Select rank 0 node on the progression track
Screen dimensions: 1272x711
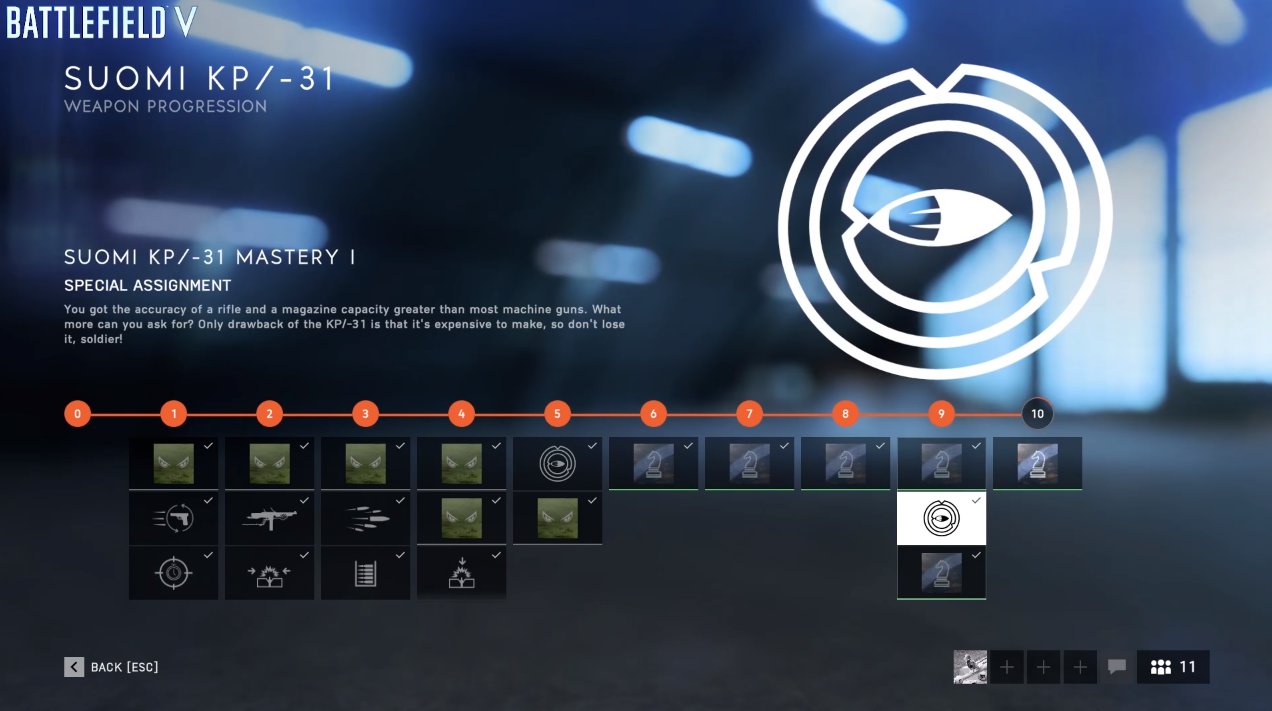[x=77, y=414]
